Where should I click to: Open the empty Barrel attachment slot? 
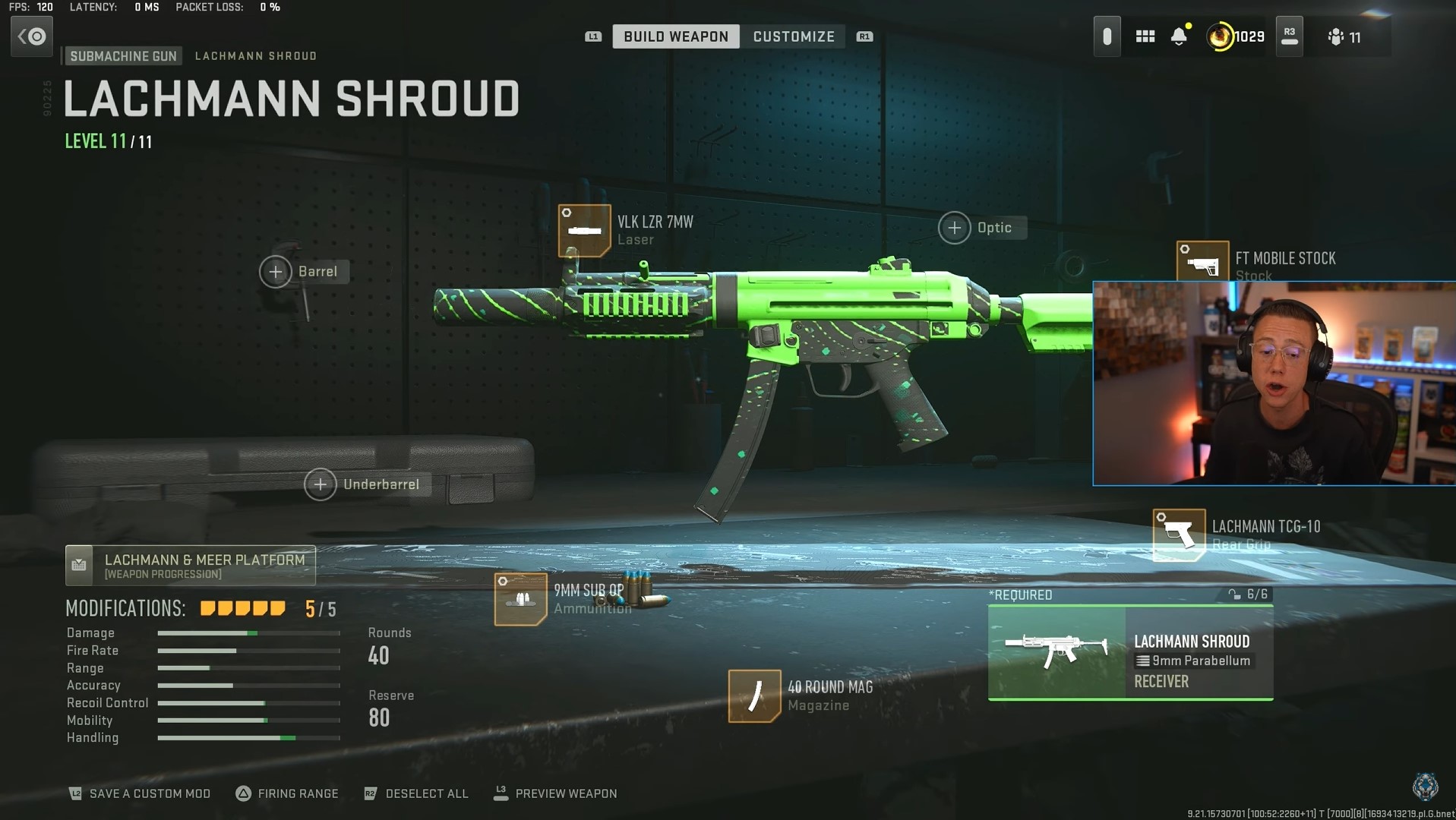coord(276,271)
